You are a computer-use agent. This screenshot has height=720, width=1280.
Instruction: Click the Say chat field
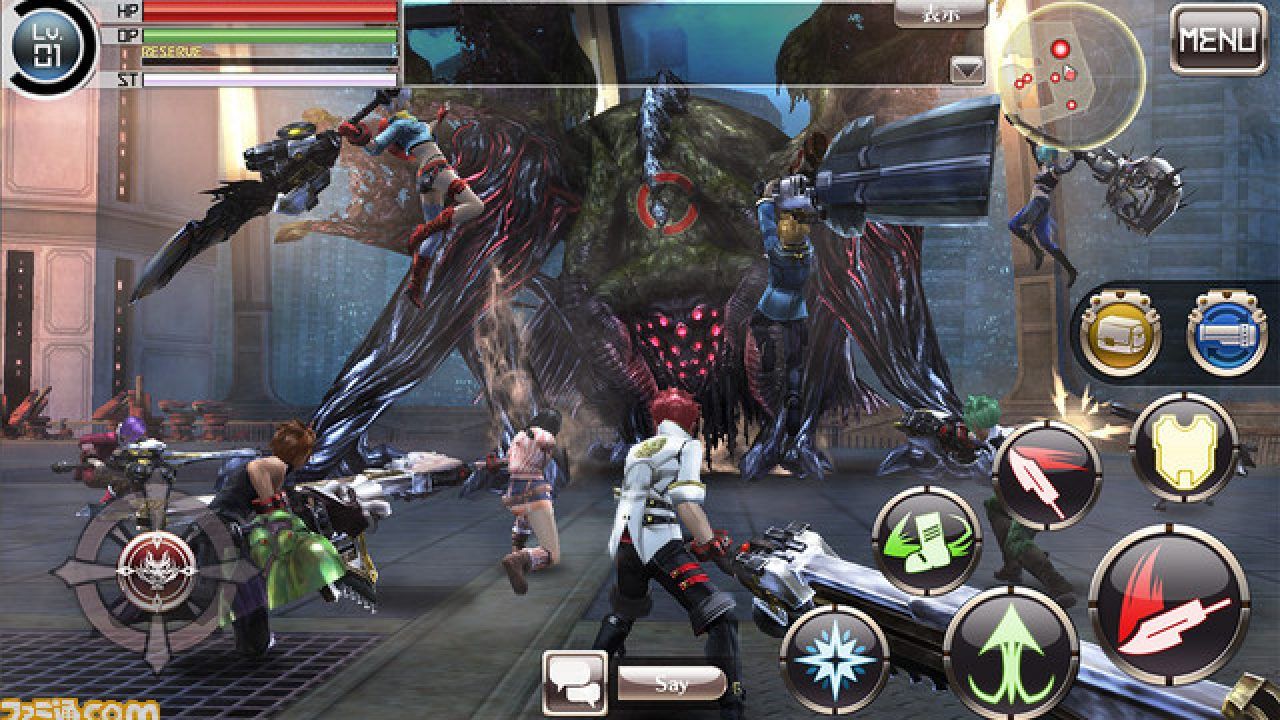(671, 684)
